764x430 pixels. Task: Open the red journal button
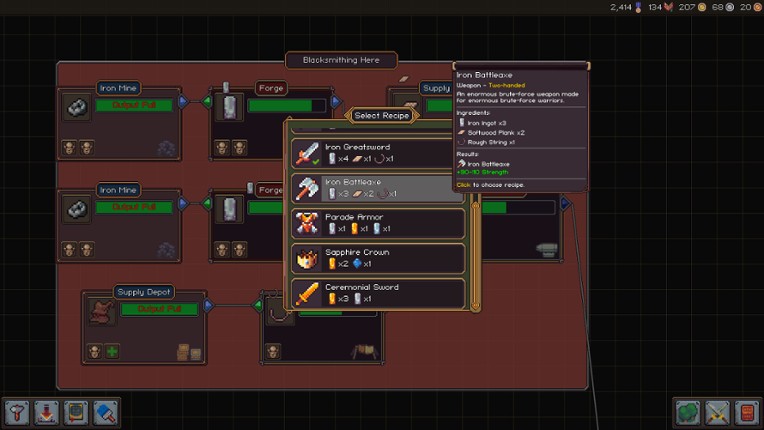pyautogui.click(x=746, y=412)
